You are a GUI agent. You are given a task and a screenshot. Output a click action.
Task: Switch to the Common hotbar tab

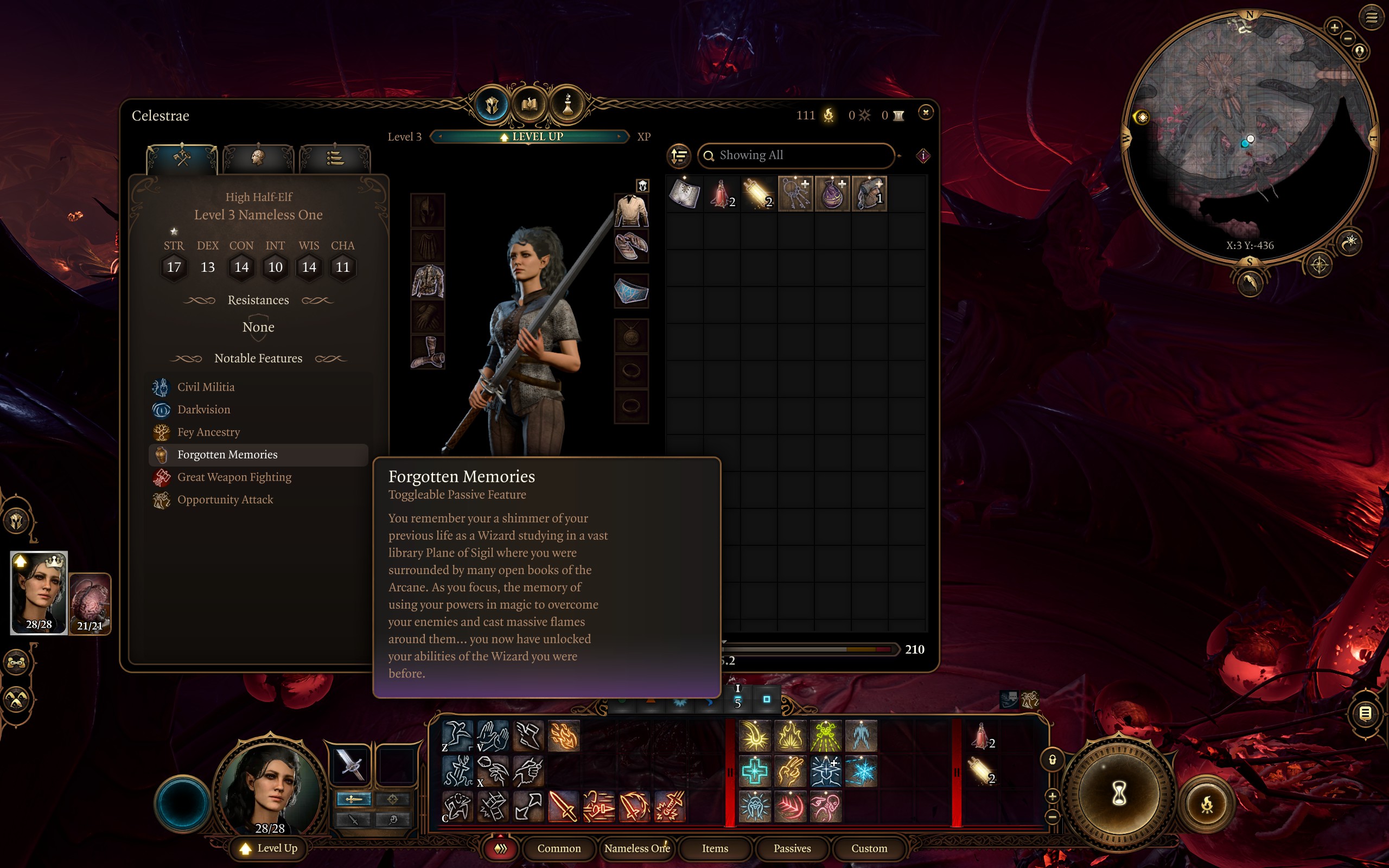tap(558, 848)
